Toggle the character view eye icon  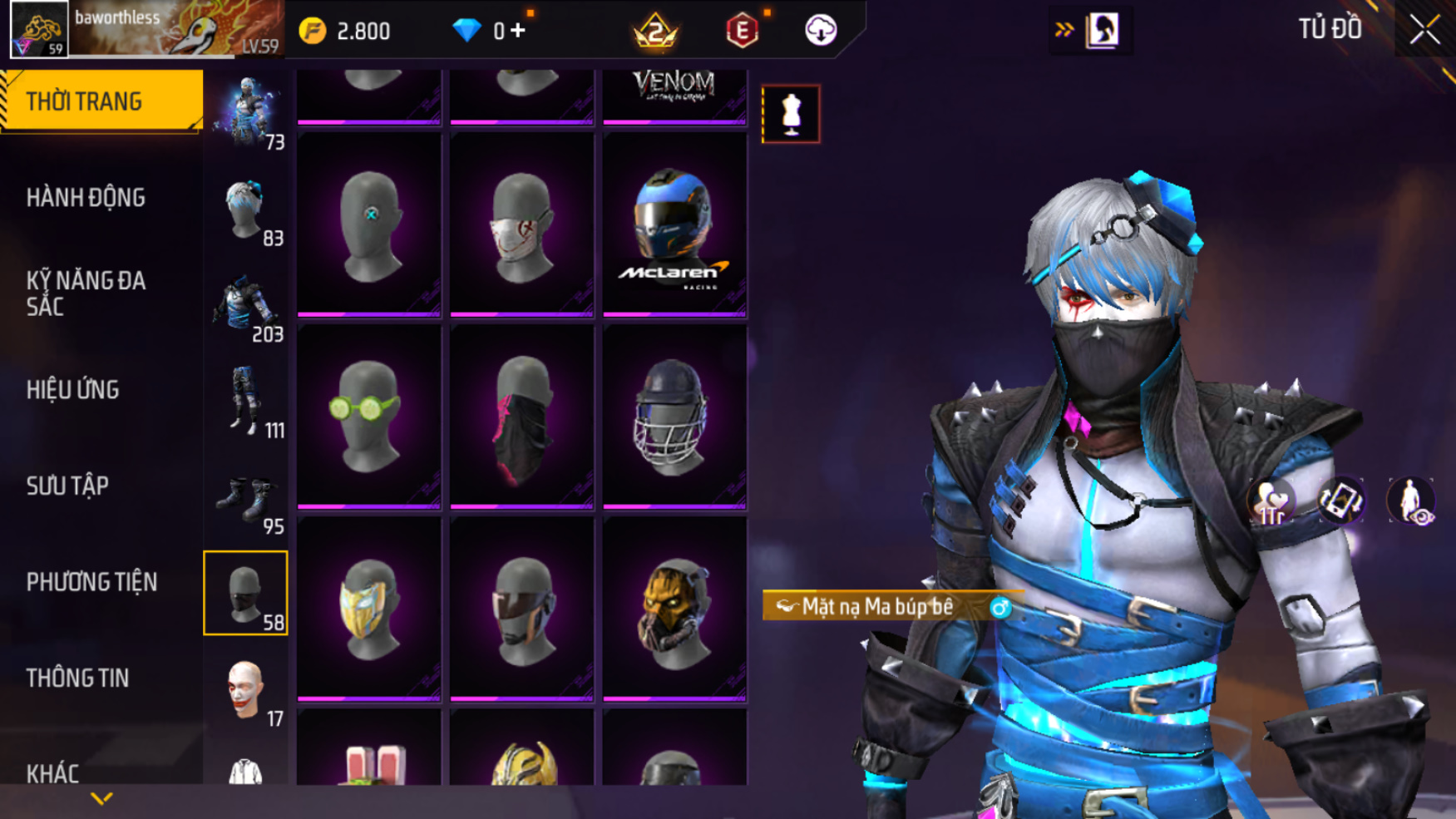coord(1410,501)
